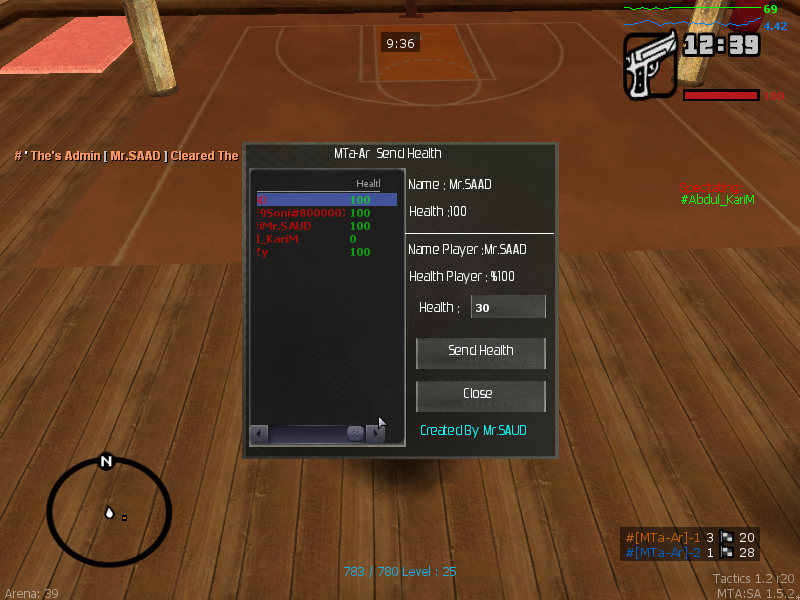
Task: Click the Health column header
Action: (x=368, y=184)
